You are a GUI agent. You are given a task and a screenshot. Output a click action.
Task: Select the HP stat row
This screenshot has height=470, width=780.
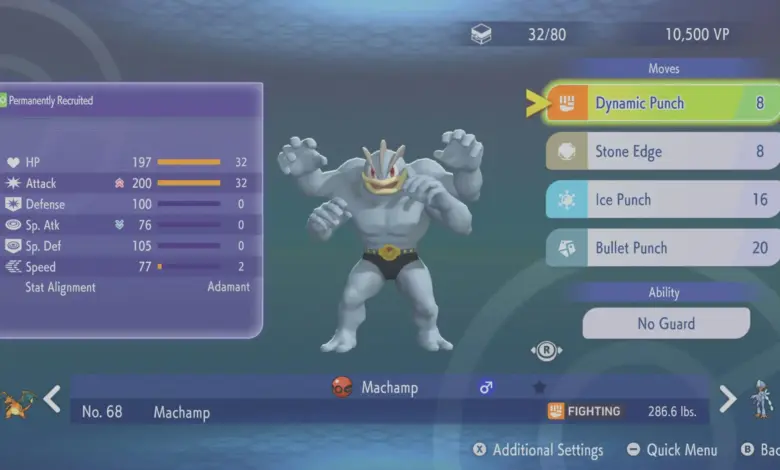(x=128, y=162)
